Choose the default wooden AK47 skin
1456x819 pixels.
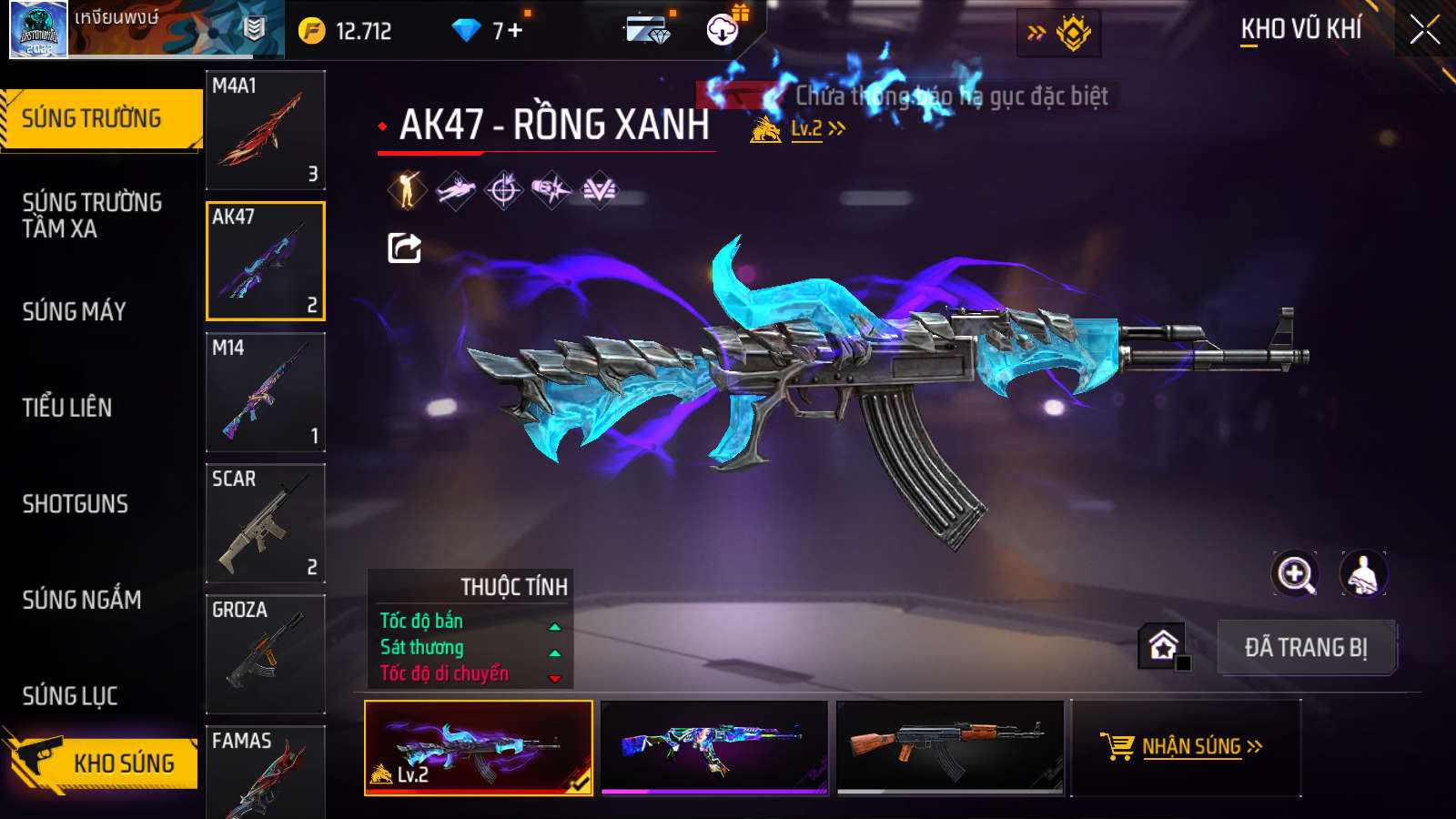point(950,747)
